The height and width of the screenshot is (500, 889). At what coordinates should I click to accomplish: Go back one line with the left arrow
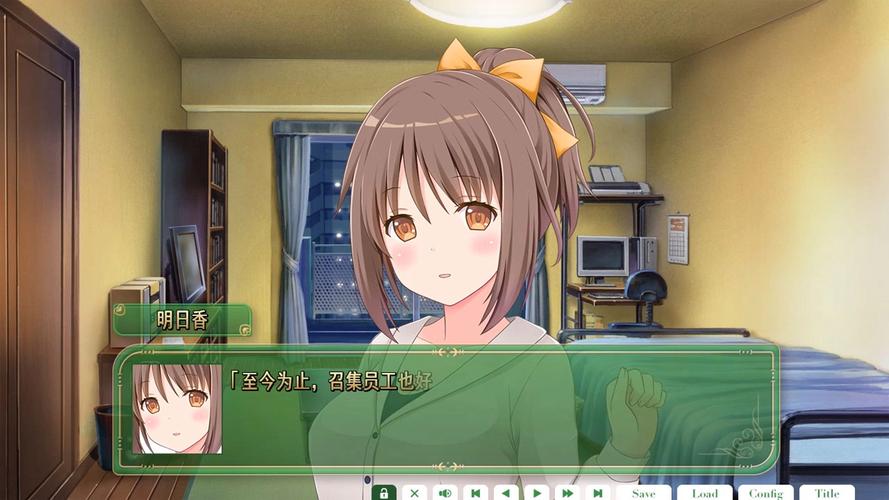point(506,493)
